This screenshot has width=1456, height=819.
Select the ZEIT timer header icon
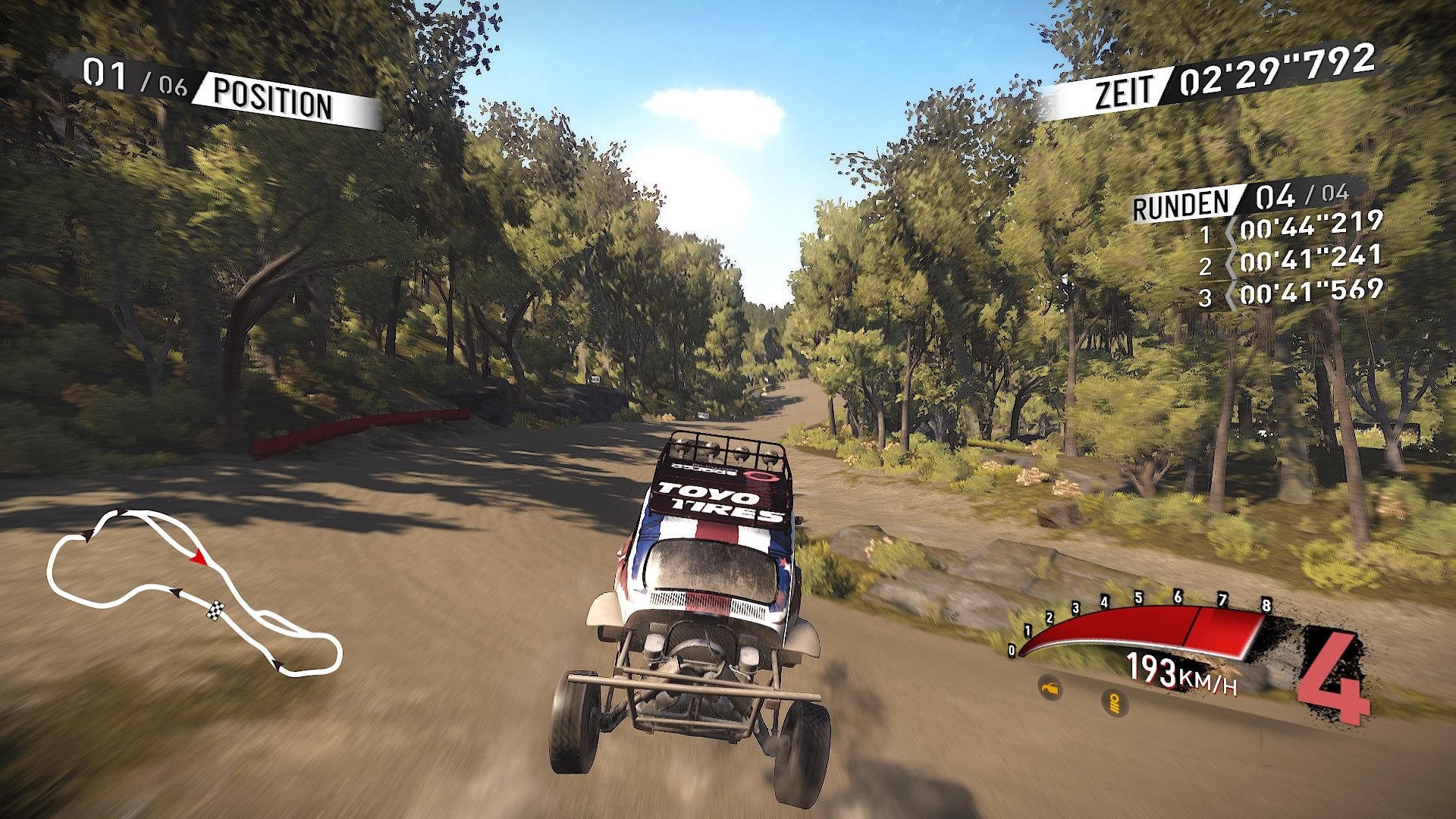coord(1126,88)
